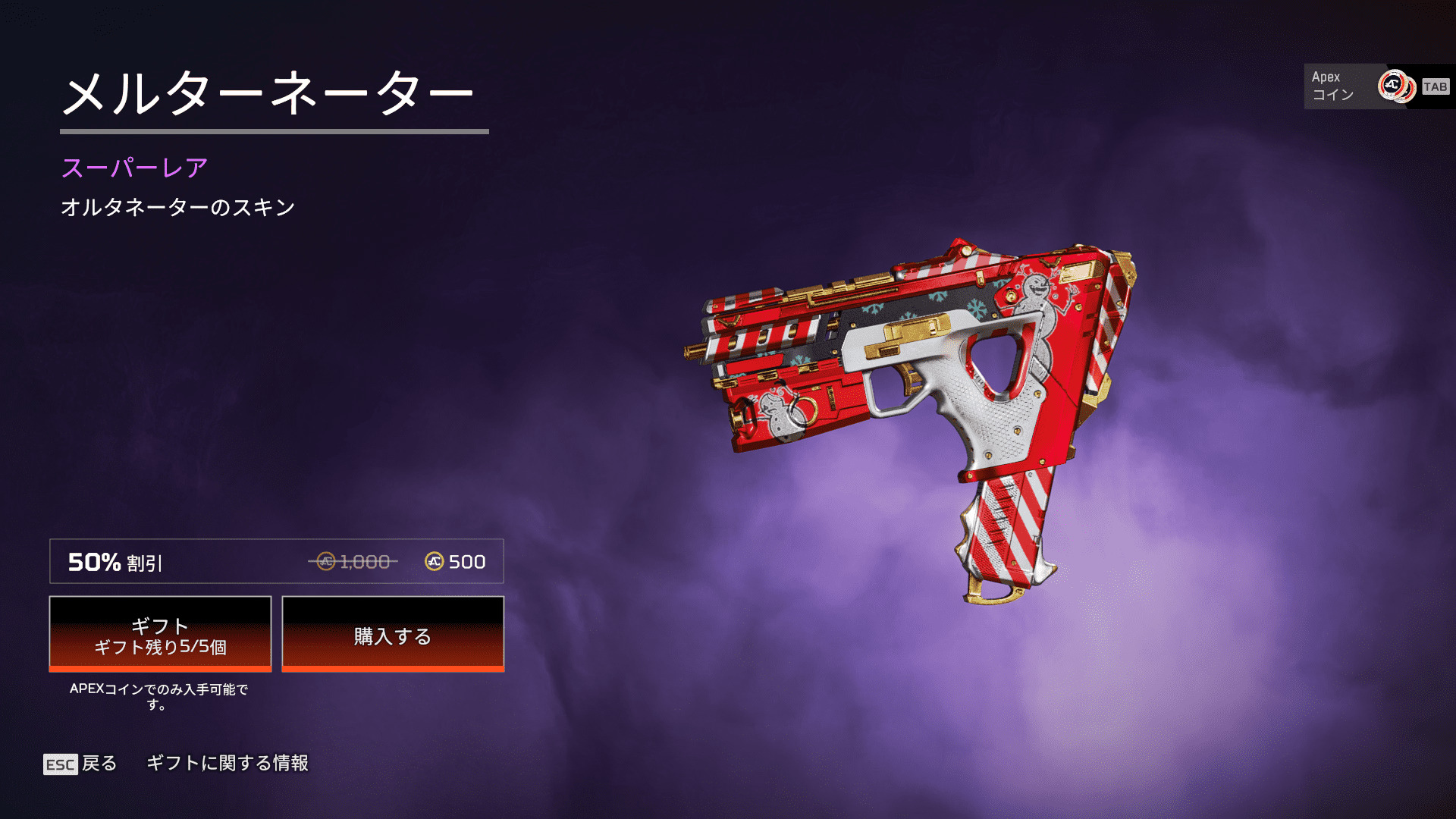Open ギフトに関する情報 gift info
Viewport: 1456px width, 819px height.
coord(227,763)
